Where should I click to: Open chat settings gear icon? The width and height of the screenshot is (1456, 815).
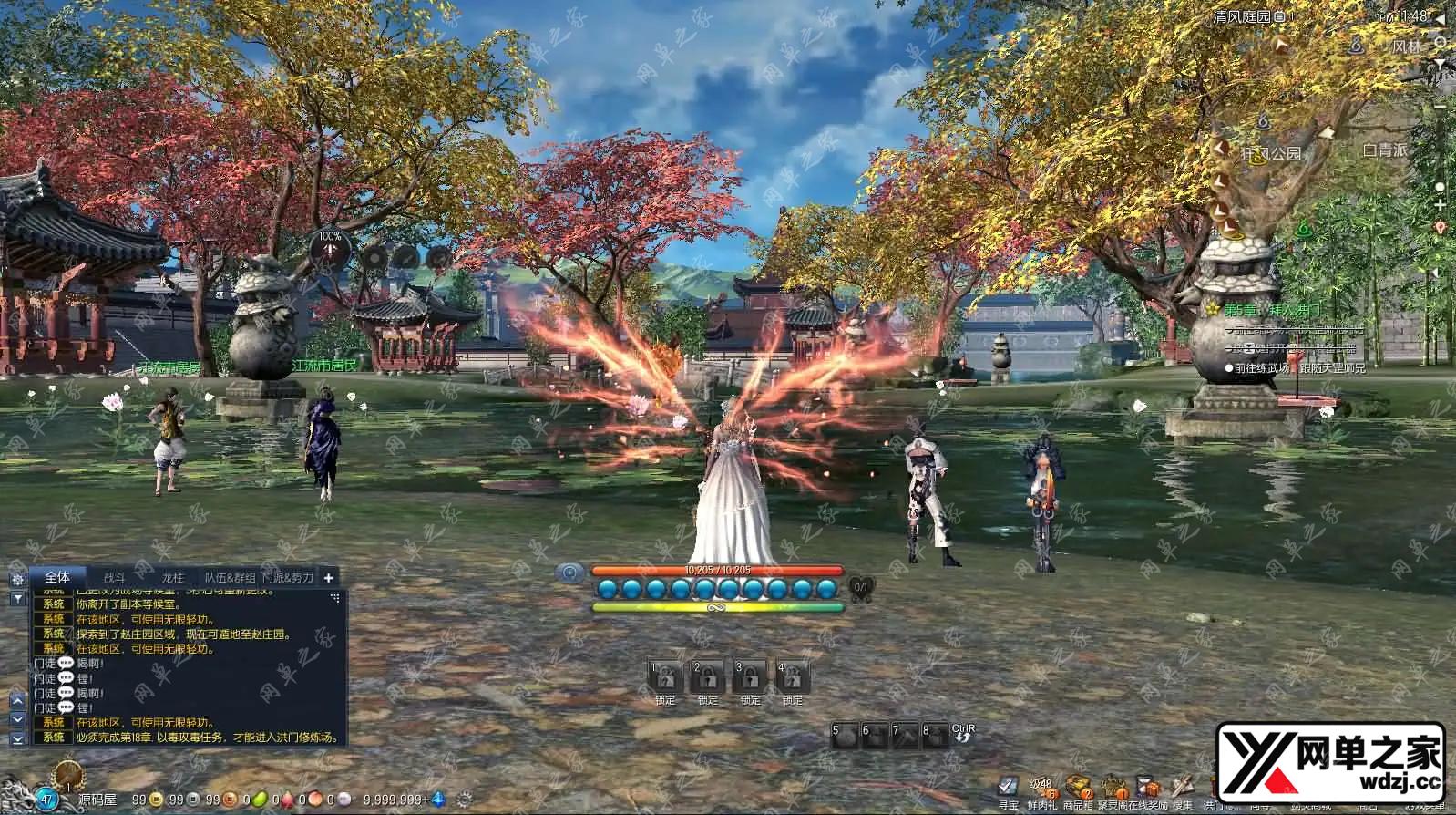(17, 579)
